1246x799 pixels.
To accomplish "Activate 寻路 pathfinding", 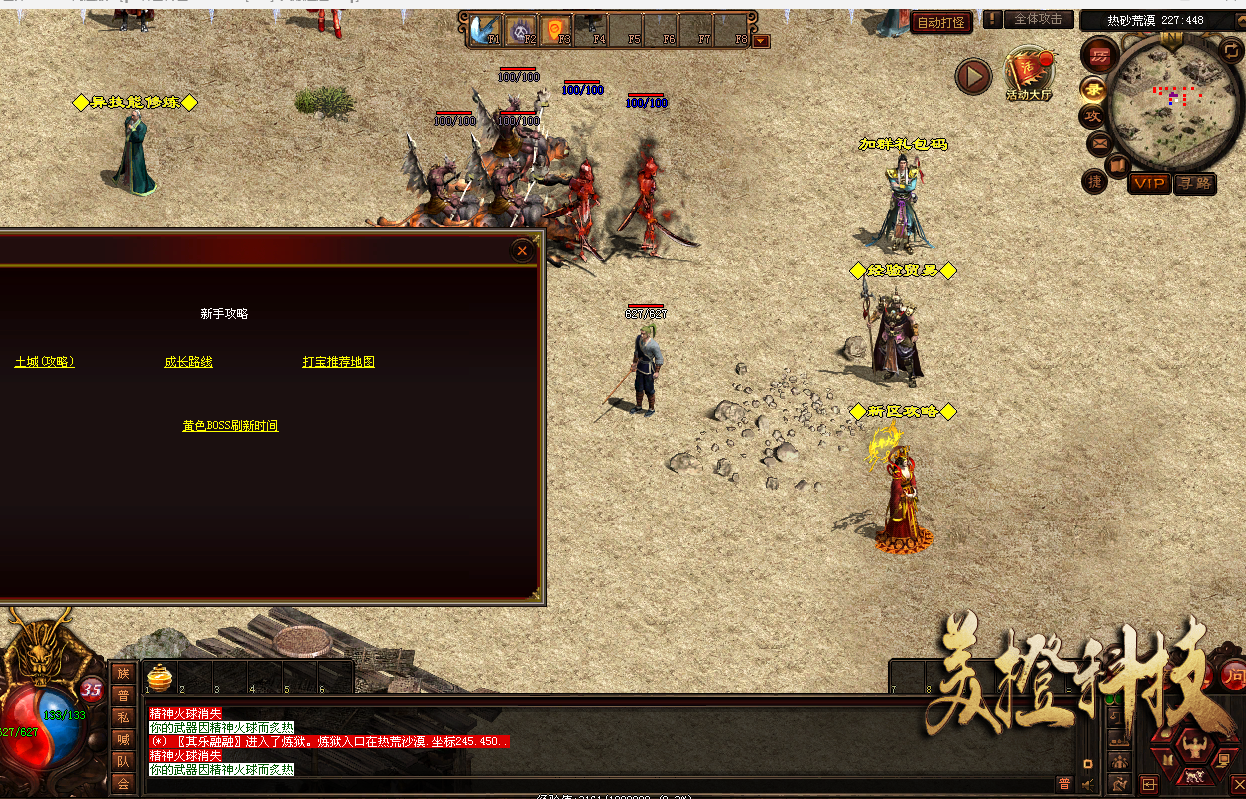I will point(1194,183).
